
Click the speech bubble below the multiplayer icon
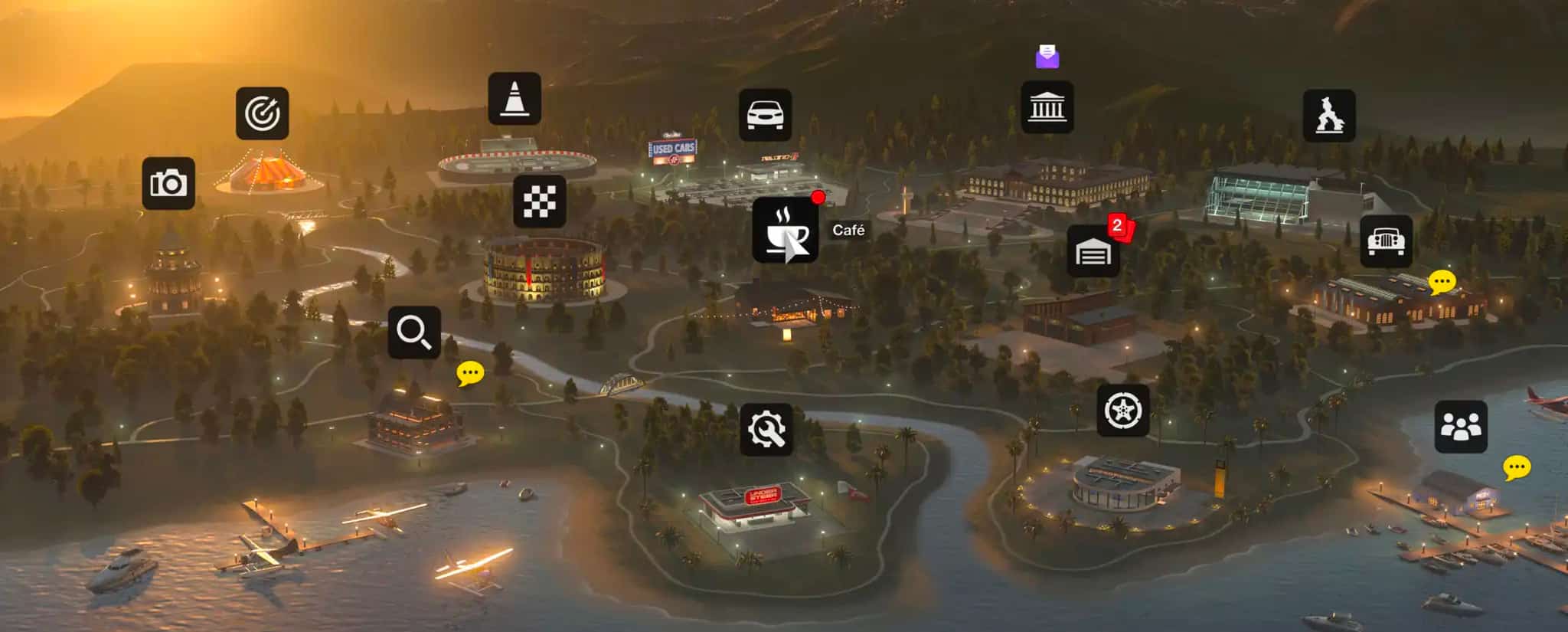point(1517,467)
